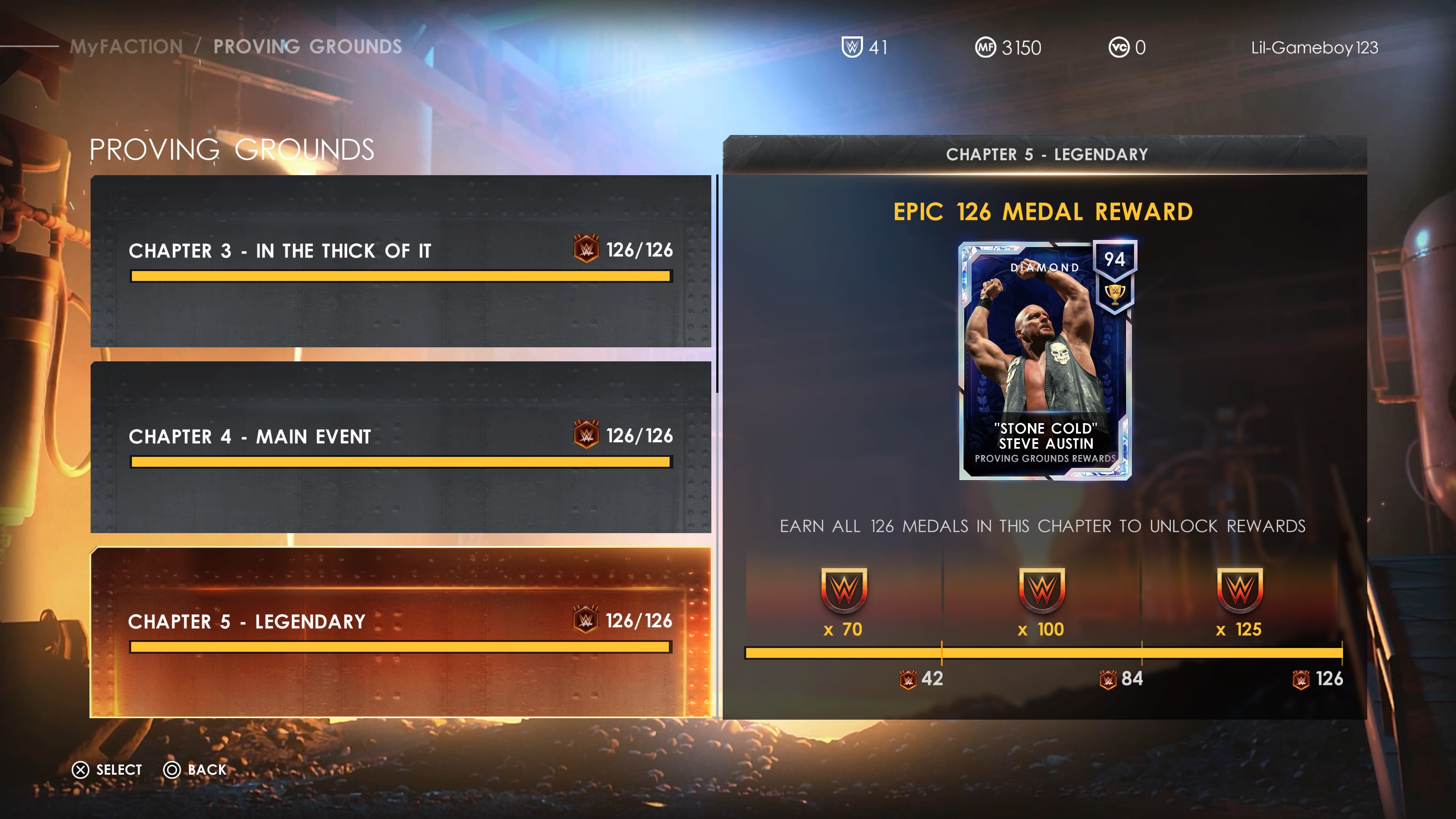The image size is (1456, 819).
Task: Select Chapter 3 - In the Thick of It
Action: pyautogui.click(x=400, y=260)
